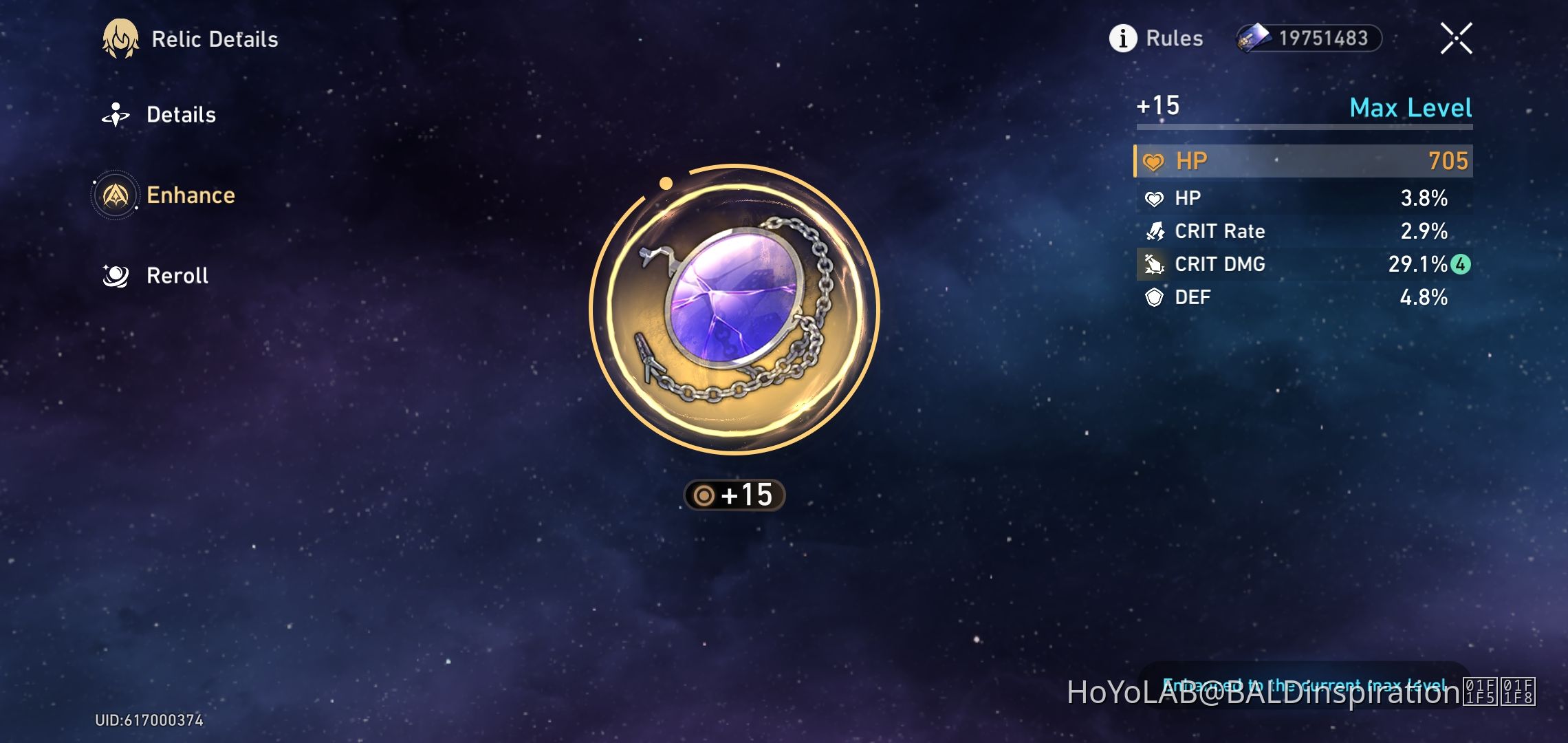Switch to the Details tab
This screenshot has height=743, width=1568.
[x=180, y=114]
